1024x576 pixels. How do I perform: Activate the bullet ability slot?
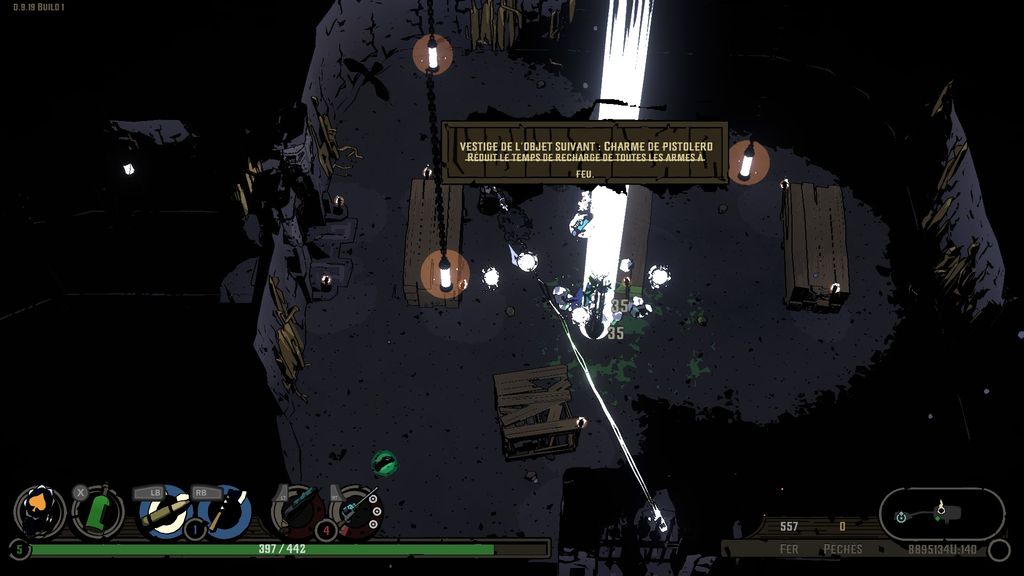click(x=163, y=511)
